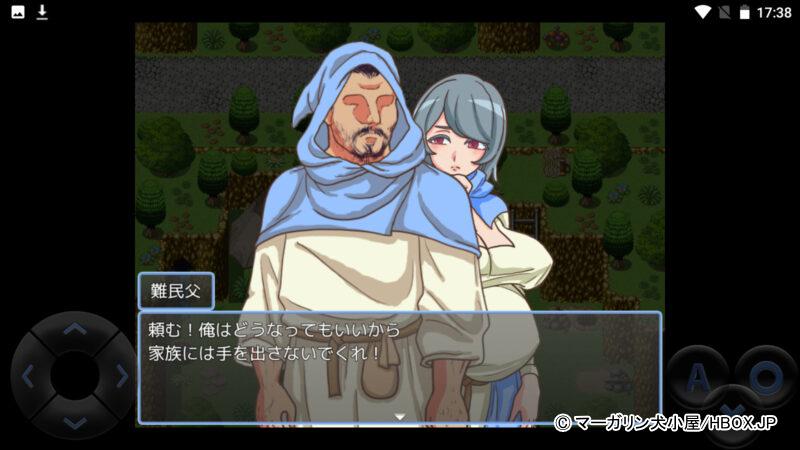
Task: Open the download notification in status bar
Action: (x=42, y=12)
